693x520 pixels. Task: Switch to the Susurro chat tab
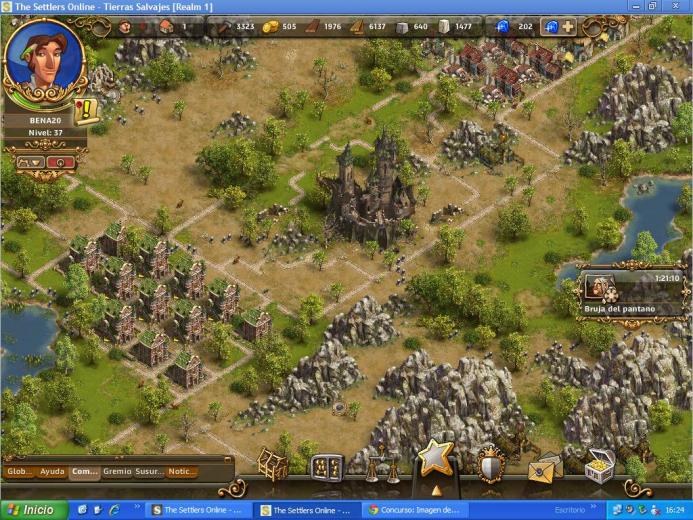point(149,471)
